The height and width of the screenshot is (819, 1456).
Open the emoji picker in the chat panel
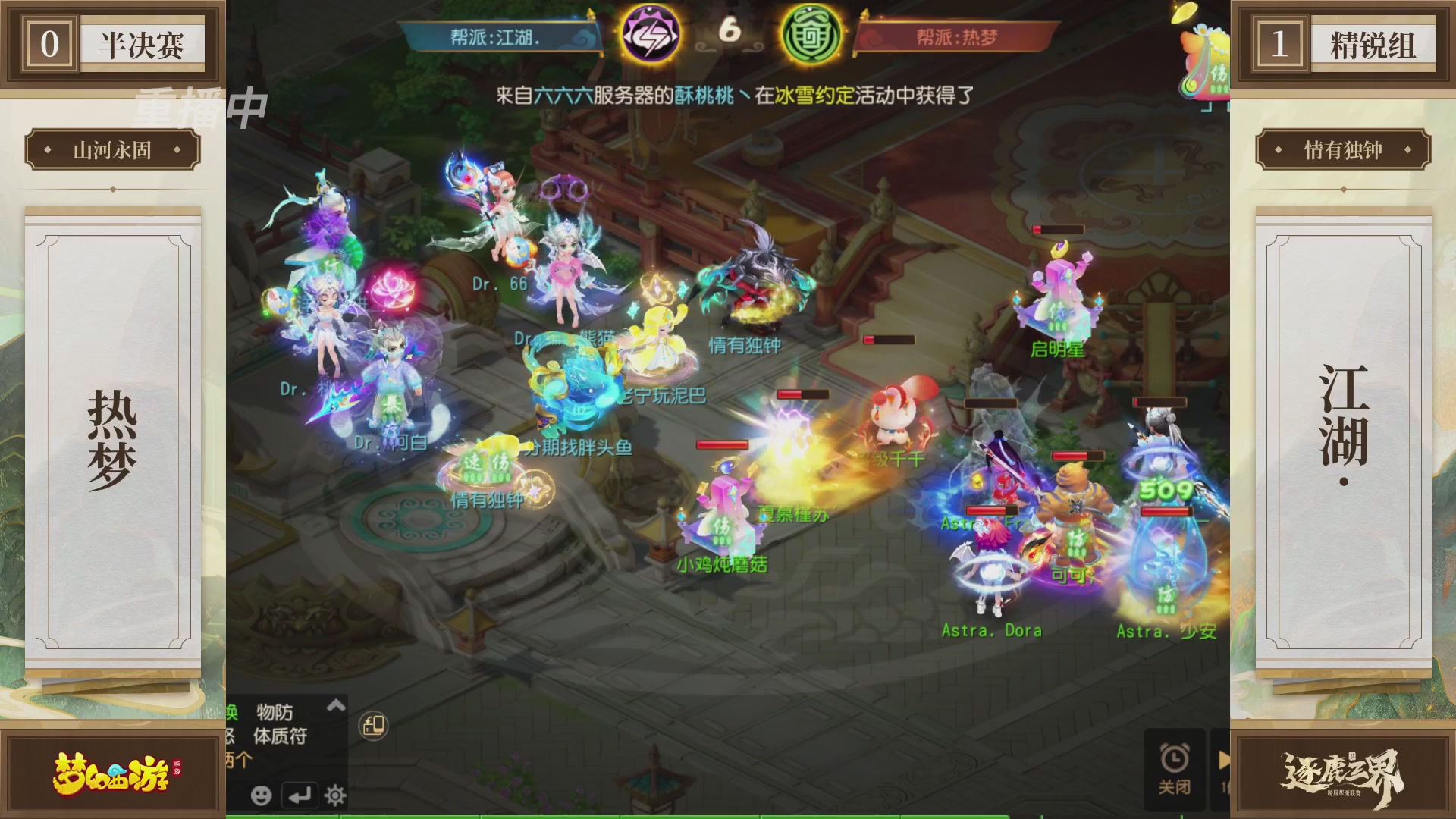pyautogui.click(x=262, y=796)
